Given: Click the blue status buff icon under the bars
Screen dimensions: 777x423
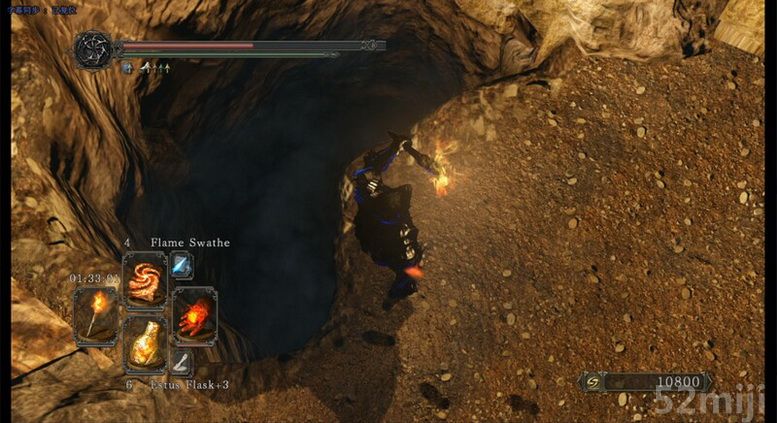Looking at the screenshot, I should 128,69.
